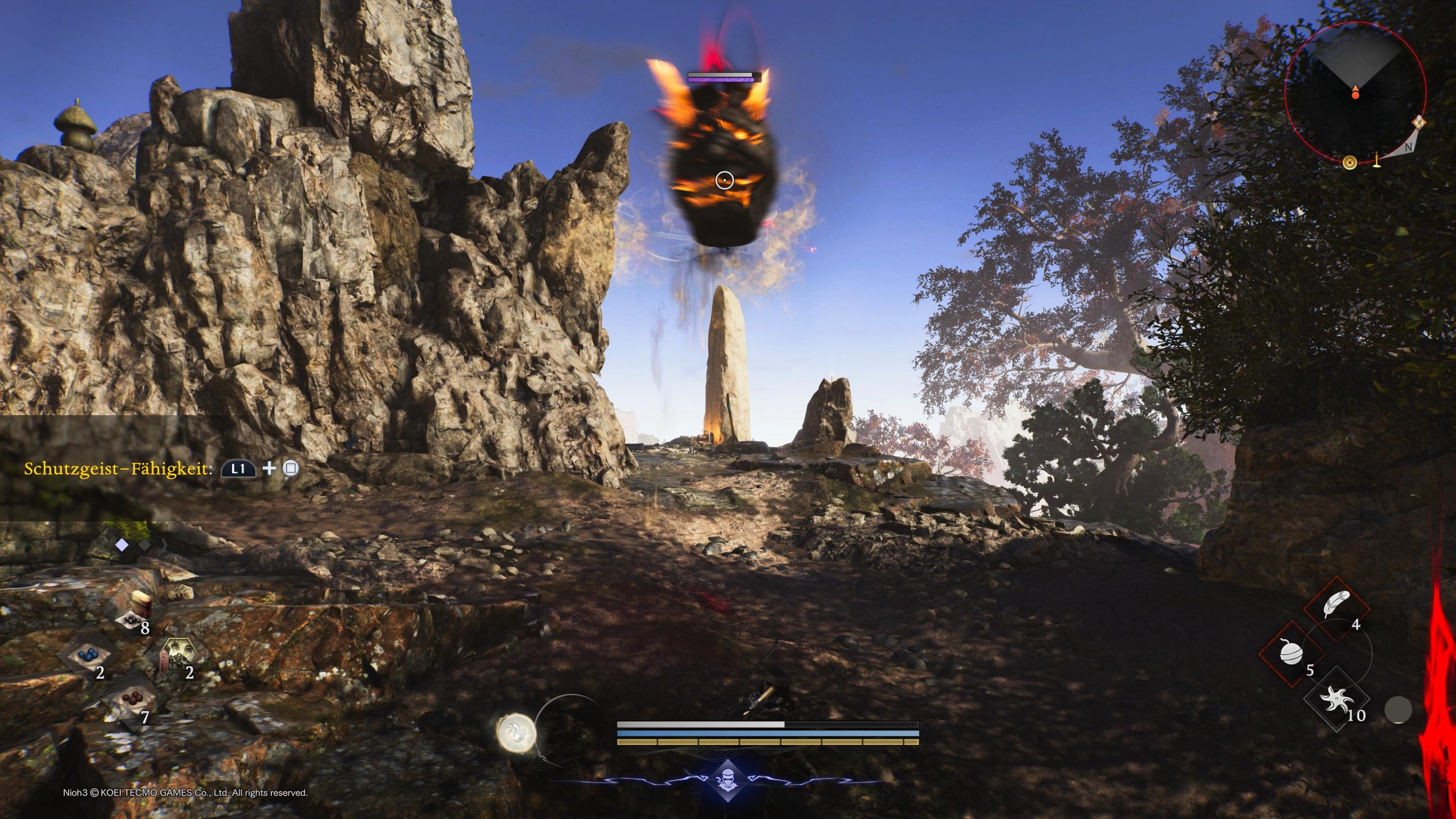Select the bomb ninjutsu slot

(x=1292, y=653)
